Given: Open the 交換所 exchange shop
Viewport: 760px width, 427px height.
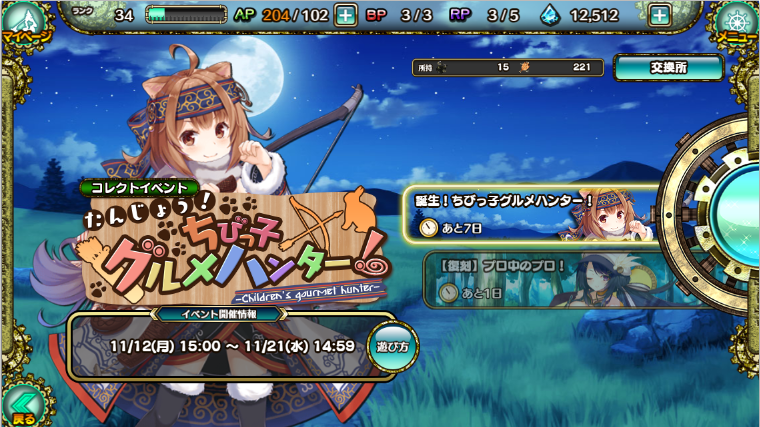Looking at the screenshot, I should point(668,67).
